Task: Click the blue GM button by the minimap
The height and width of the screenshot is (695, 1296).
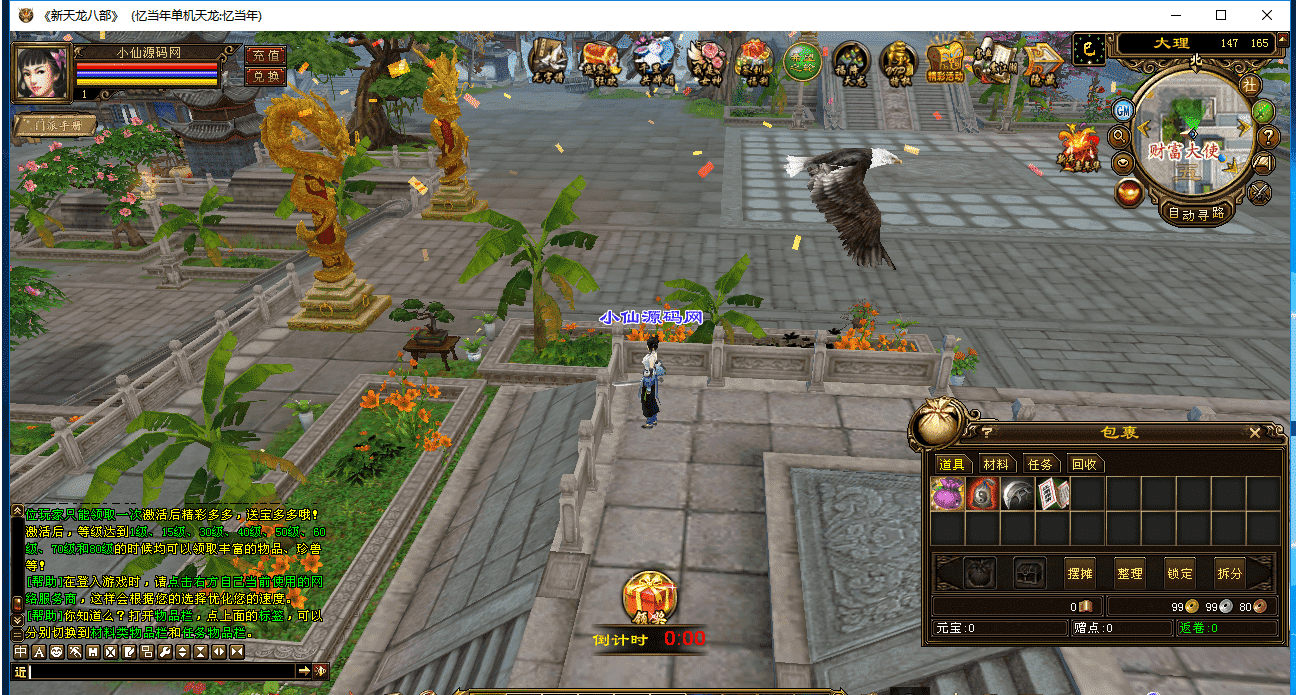Action: (x=1123, y=109)
